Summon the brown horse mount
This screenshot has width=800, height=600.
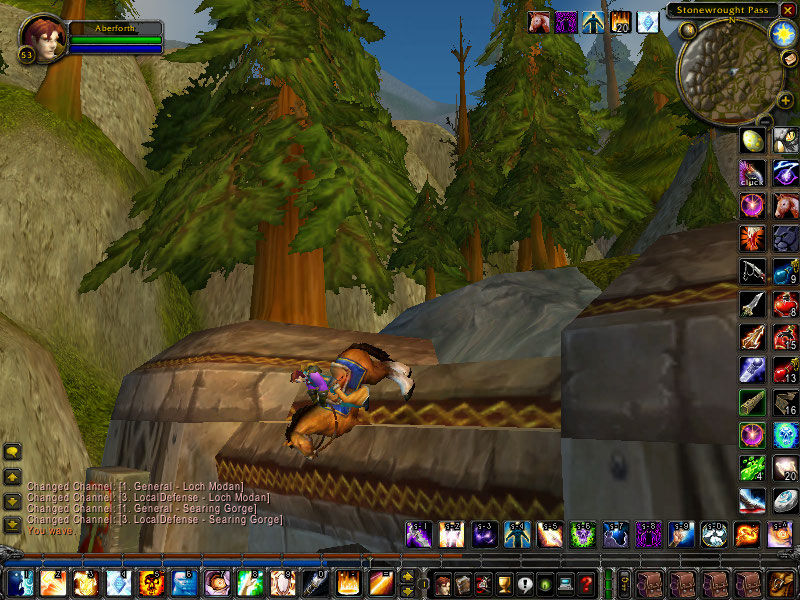(x=785, y=207)
